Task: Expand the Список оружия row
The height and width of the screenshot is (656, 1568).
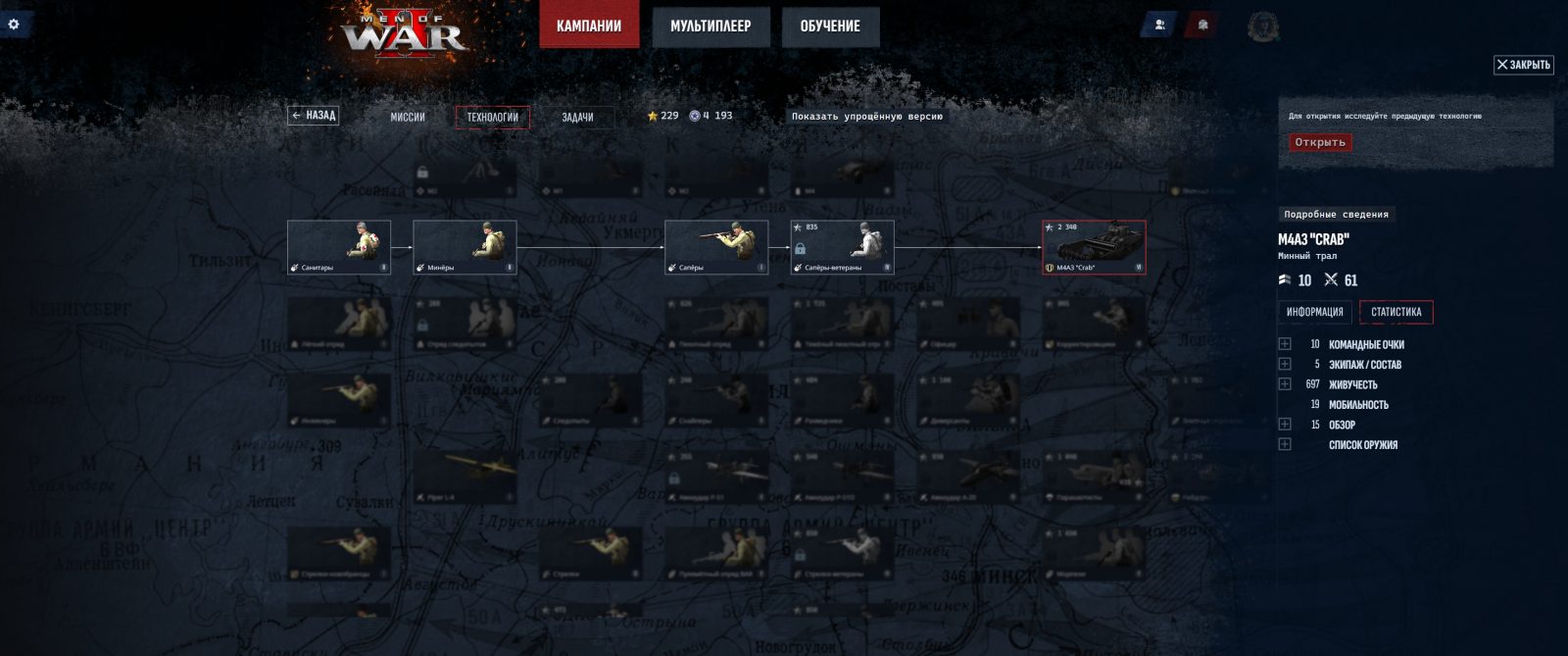Action: coord(1285,444)
